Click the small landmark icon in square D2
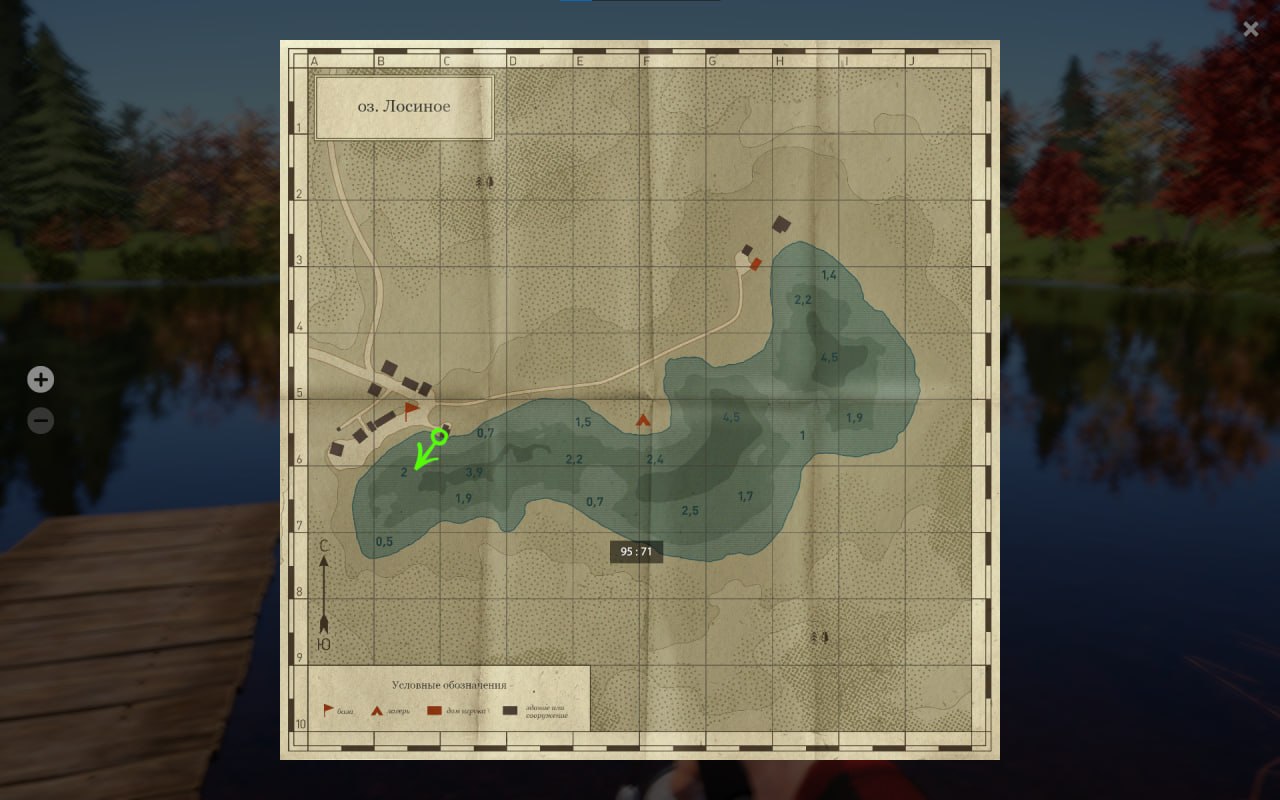The image size is (1280, 800). 483,183
